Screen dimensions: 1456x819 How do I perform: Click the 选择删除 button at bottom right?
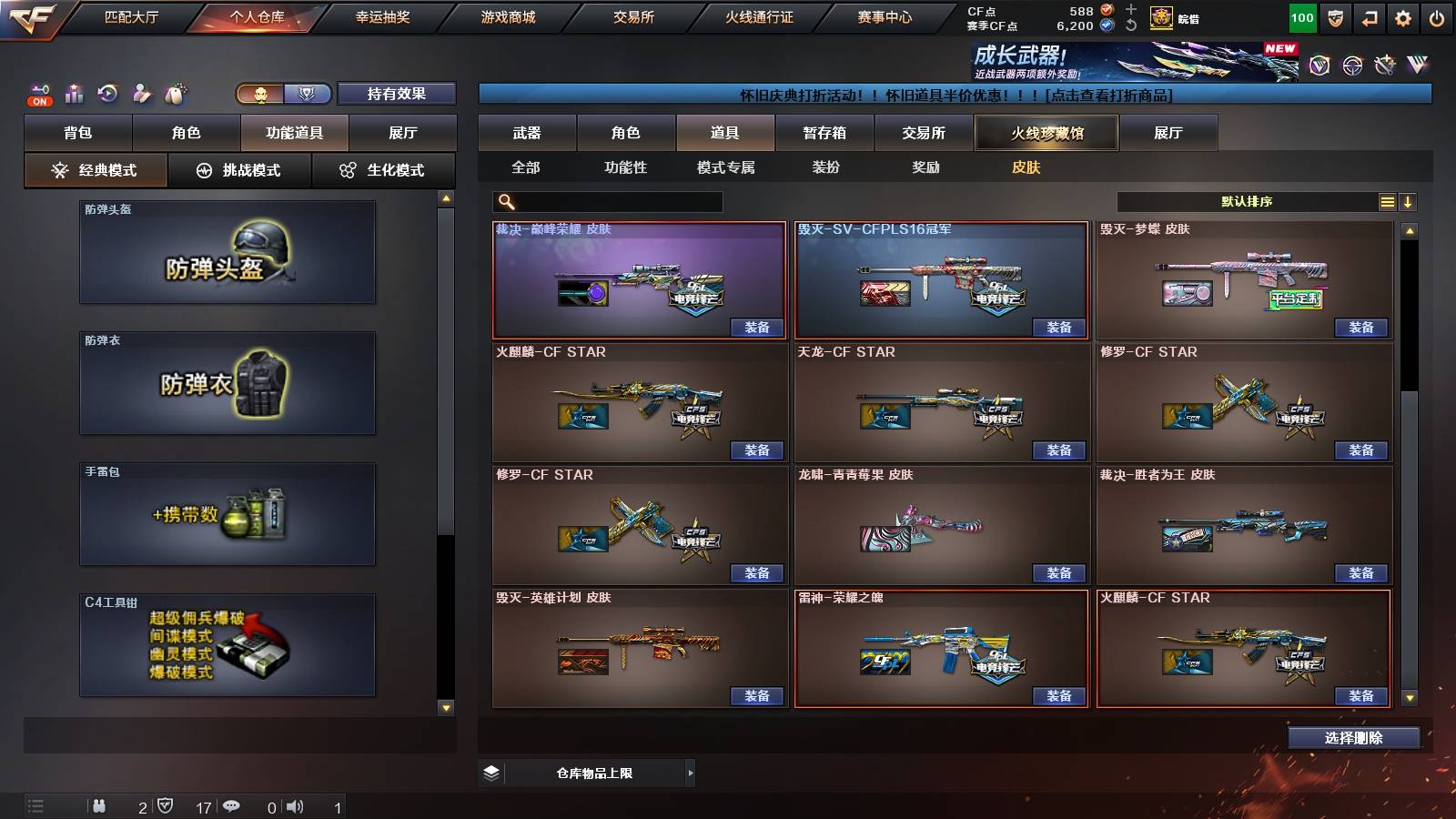1353,737
